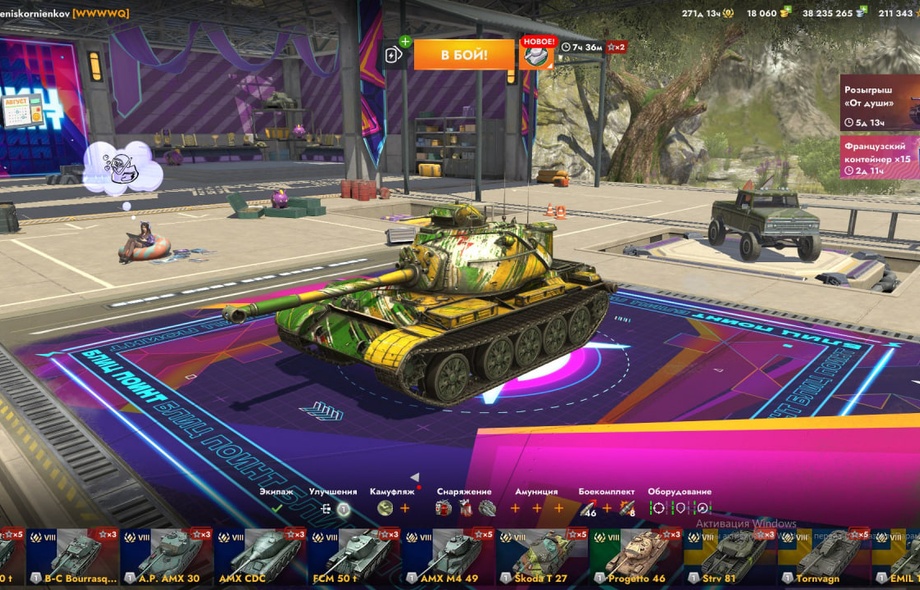Viewport: 920px width, 590px height.
Task: Add a booster next to the battle button
Action: coord(394,54)
